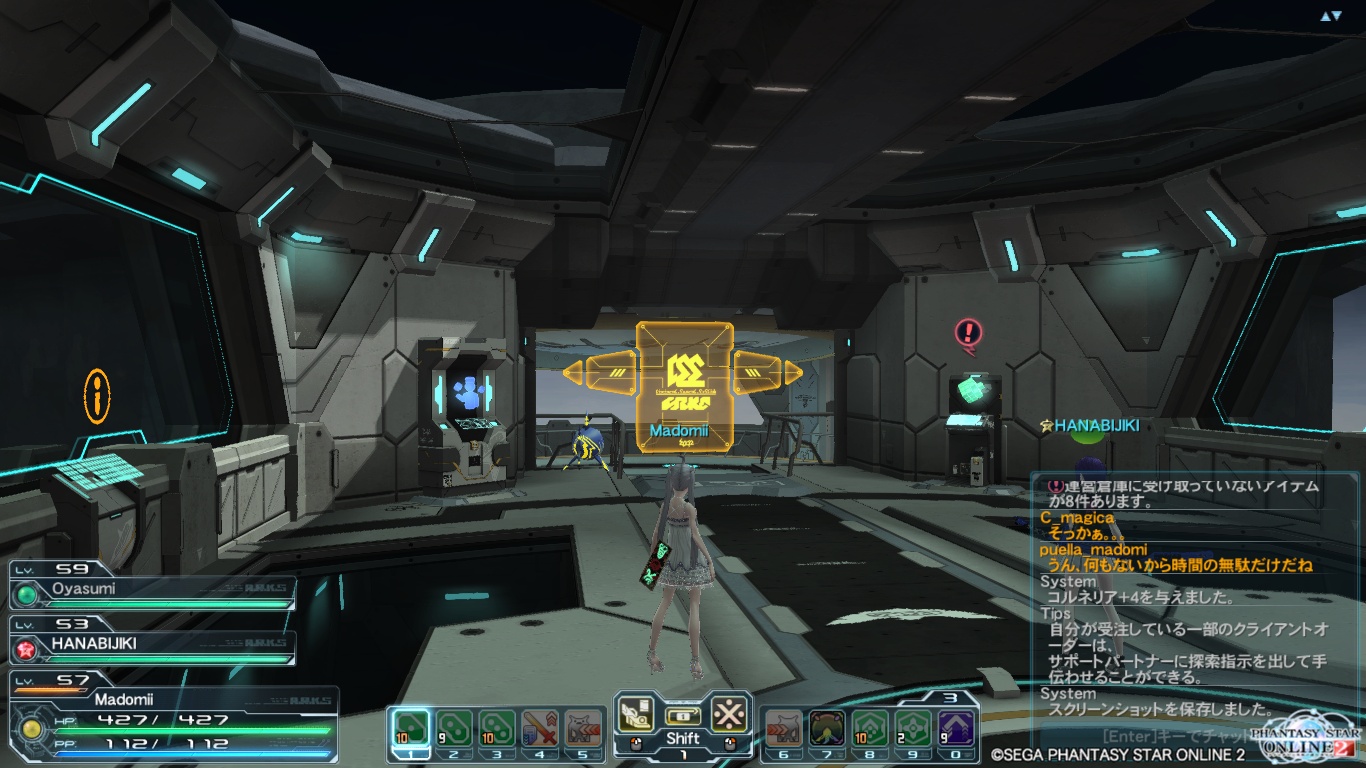1366x768 pixels.
Task: Click the up/down arrows in the top corner
Action: tap(1330, 16)
